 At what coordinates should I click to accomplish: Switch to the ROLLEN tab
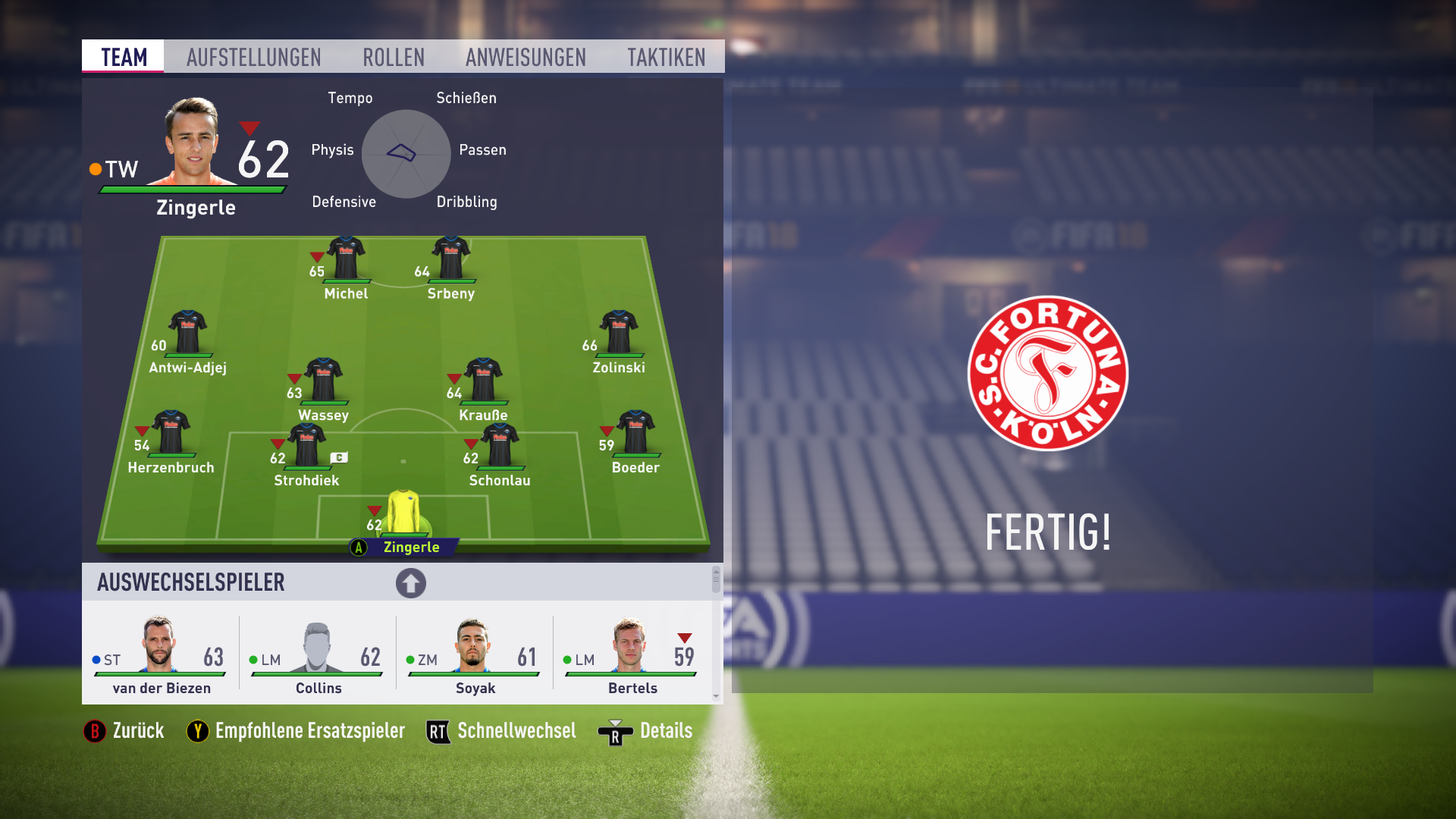click(x=394, y=56)
